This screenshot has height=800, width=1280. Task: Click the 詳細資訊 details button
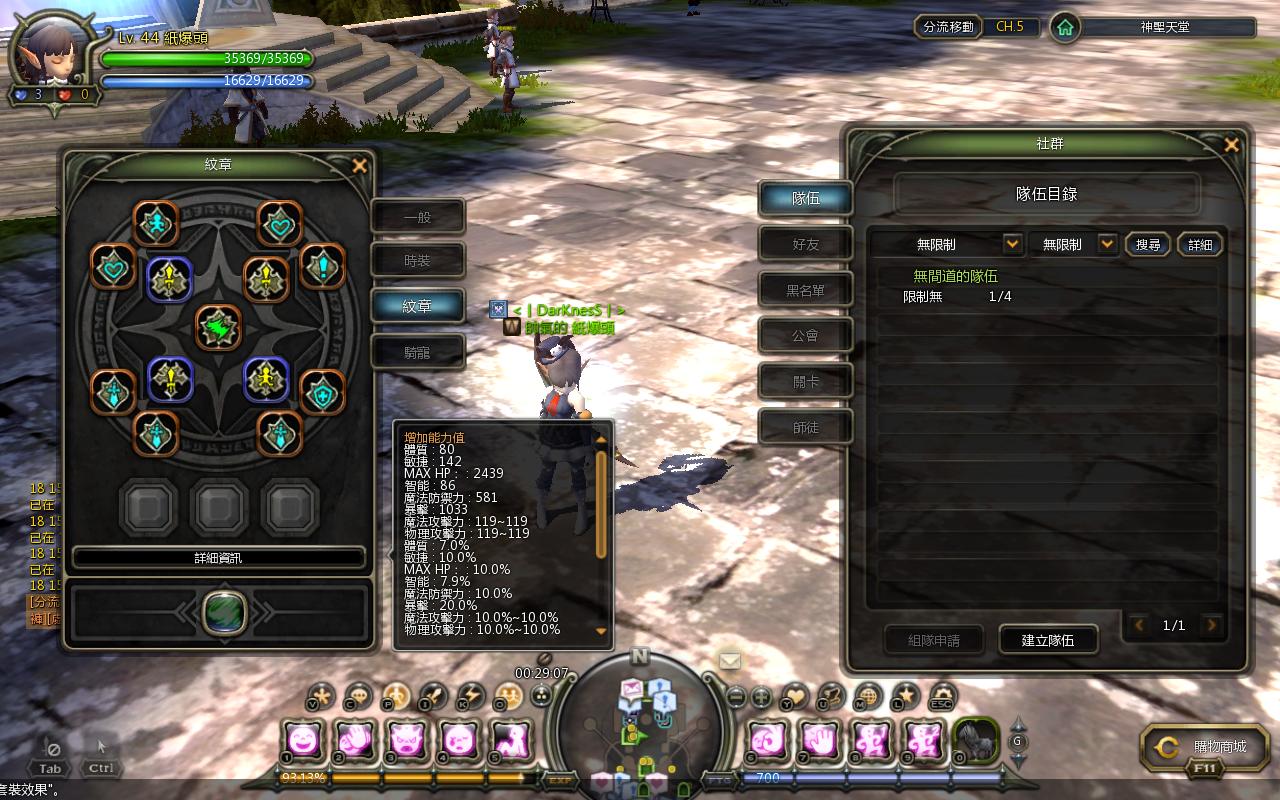tap(218, 558)
